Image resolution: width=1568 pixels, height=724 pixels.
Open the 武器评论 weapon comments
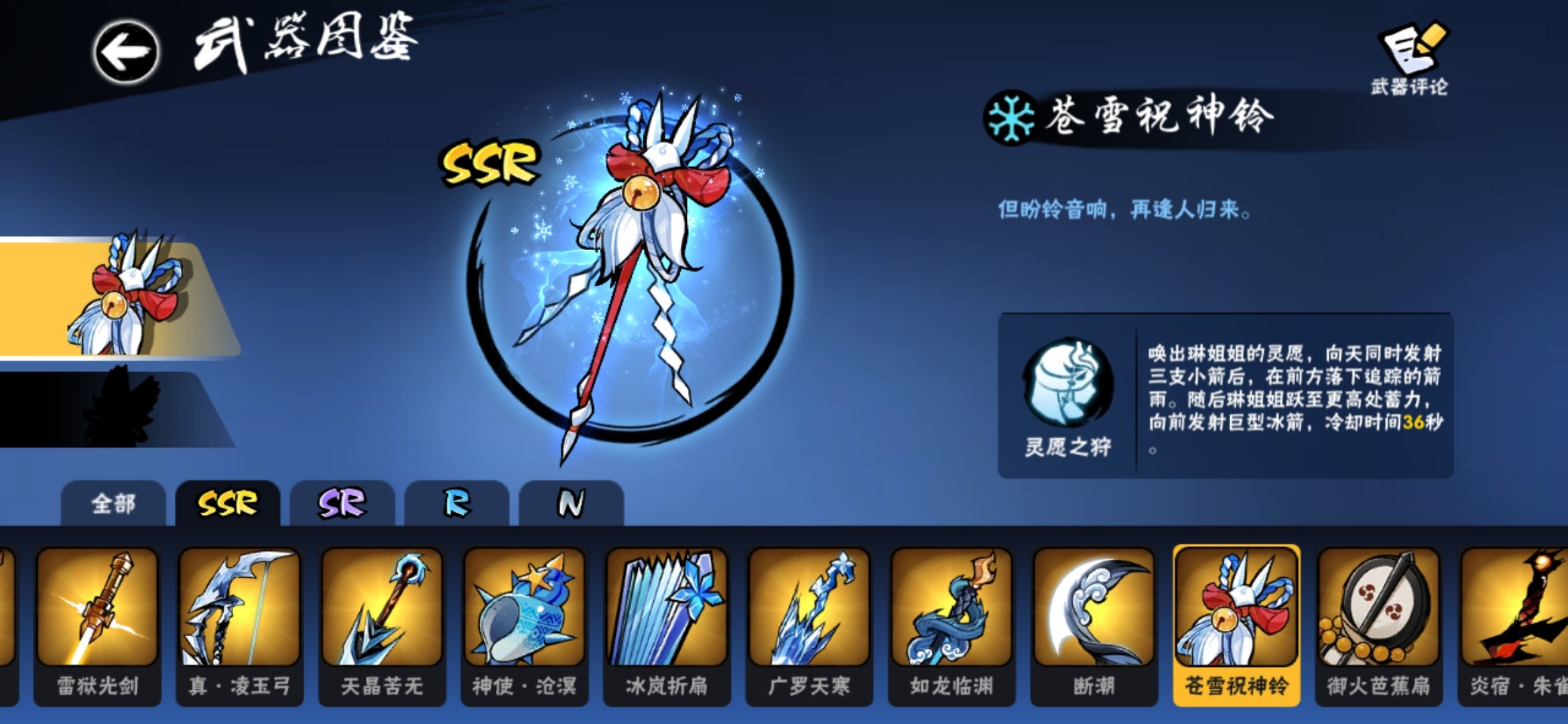pyautogui.click(x=1410, y=59)
